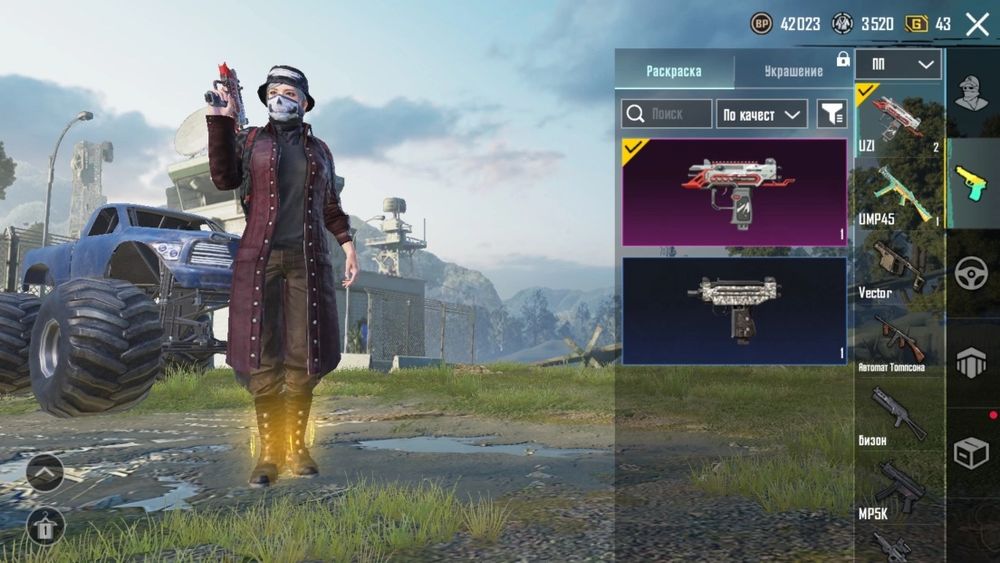Select Автомат Томпсона in the list
This screenshot has width=1000, height=563.
point(899,342)
